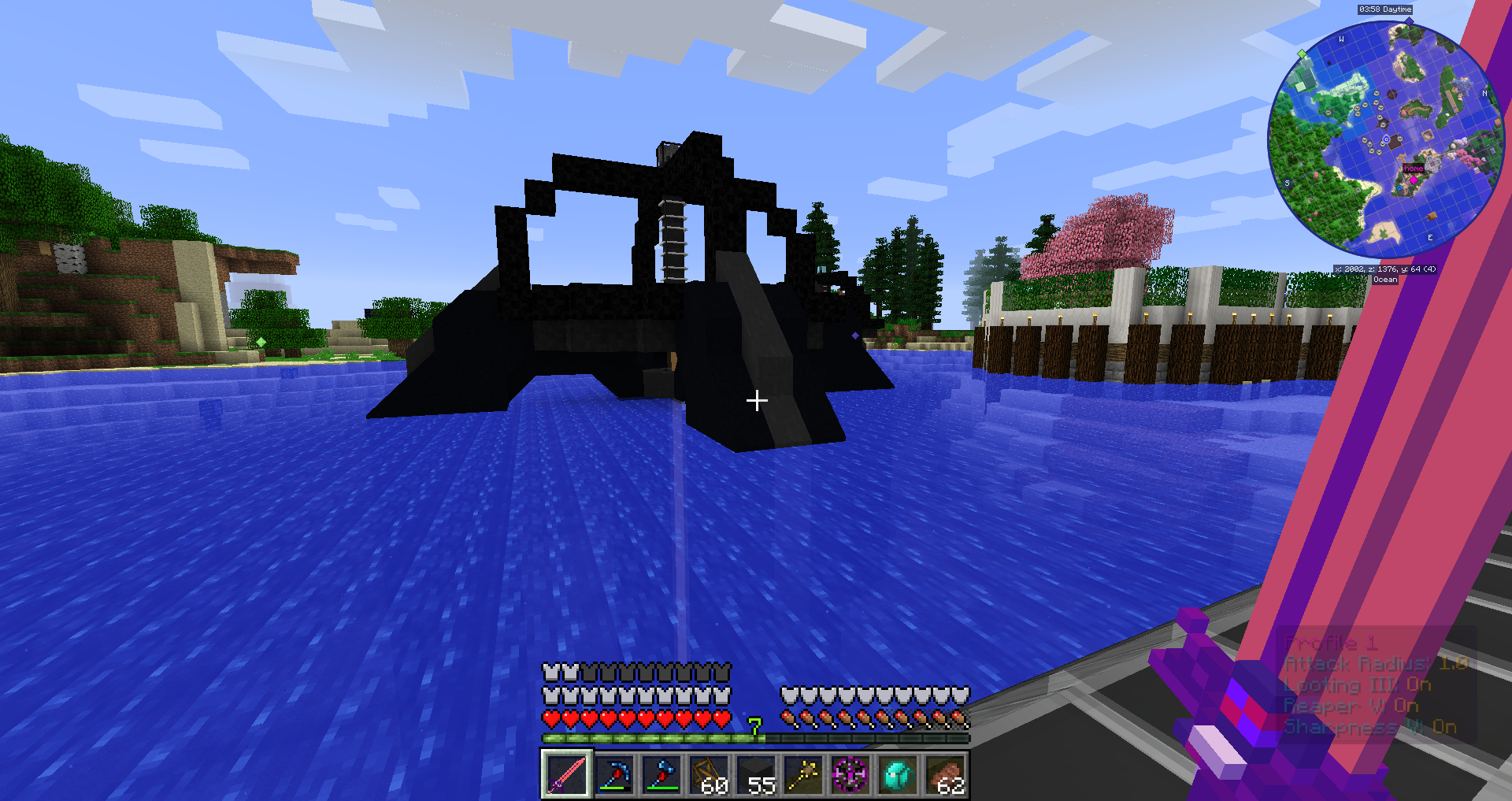Select the magenta circular rune item
This screenshot has width=1512, height=801.
[x=850, y=774]
